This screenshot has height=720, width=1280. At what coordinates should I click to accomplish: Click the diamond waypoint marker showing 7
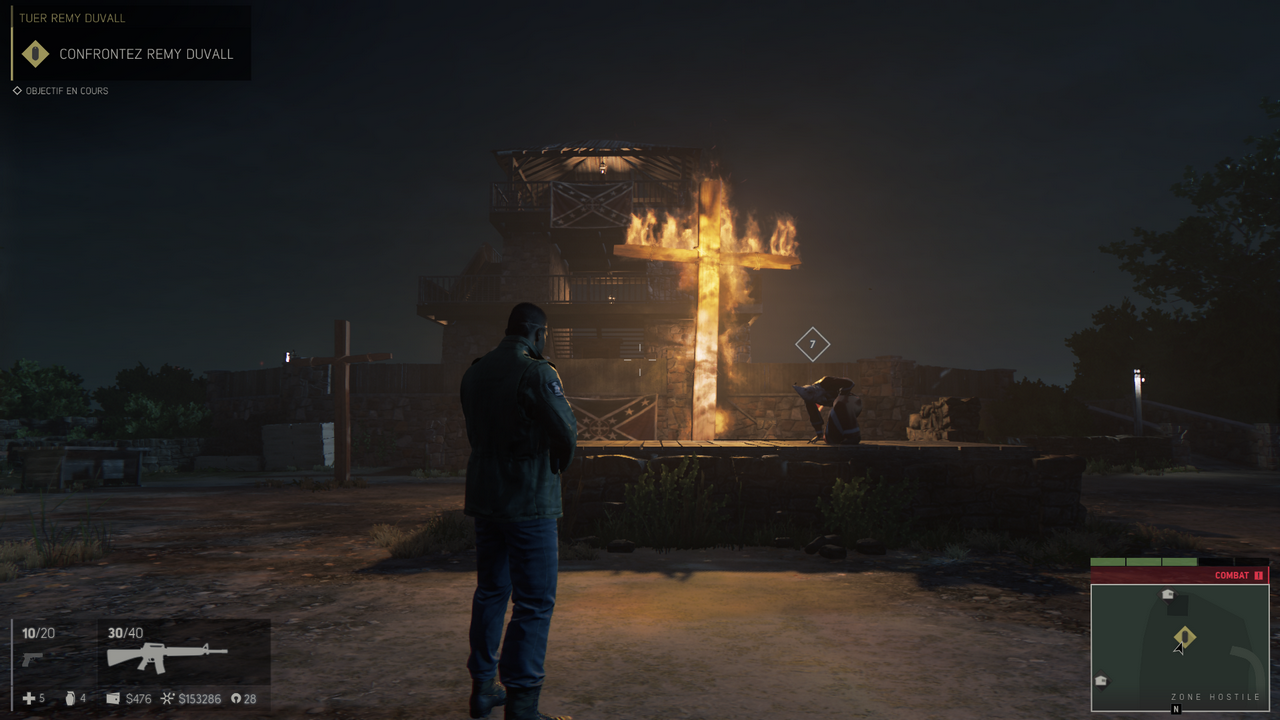(812, 344)
